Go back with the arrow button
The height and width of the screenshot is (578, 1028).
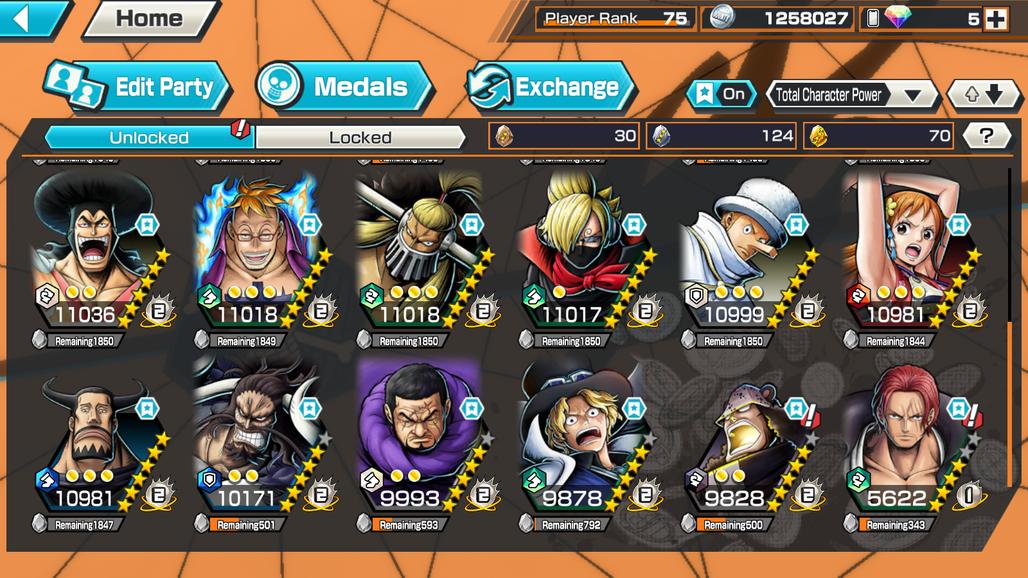pyautogui.click(x=33, y=18)
